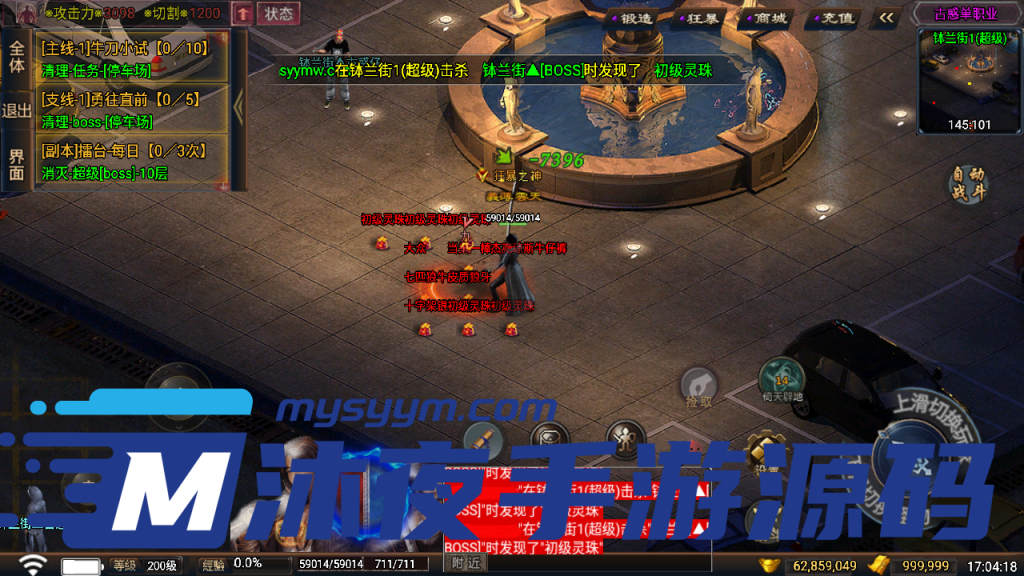Select the 退出 tab
This screenshot has width=1024, height=576.
(16, 110)
